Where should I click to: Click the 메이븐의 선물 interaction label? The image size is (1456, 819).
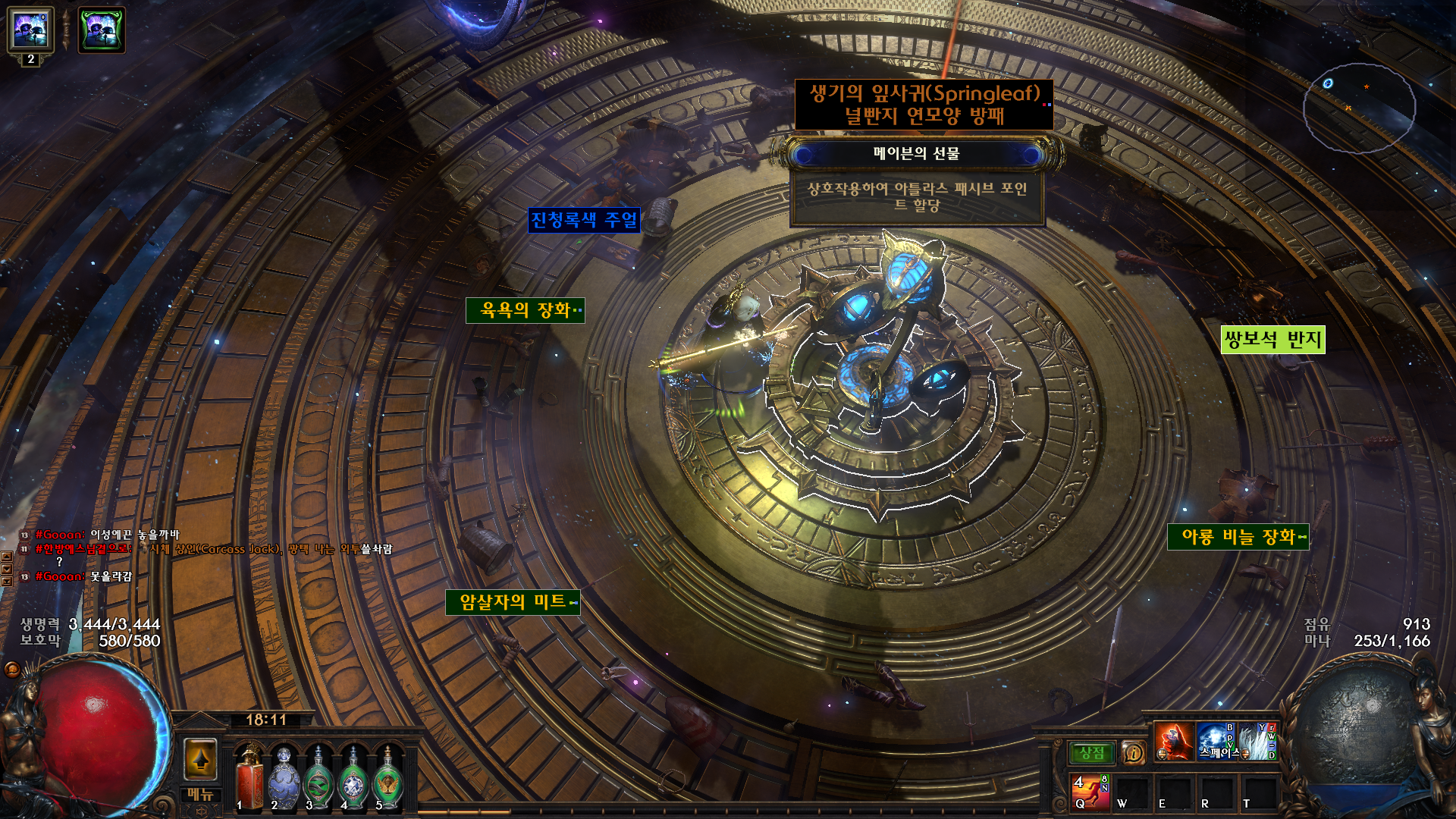917,154
